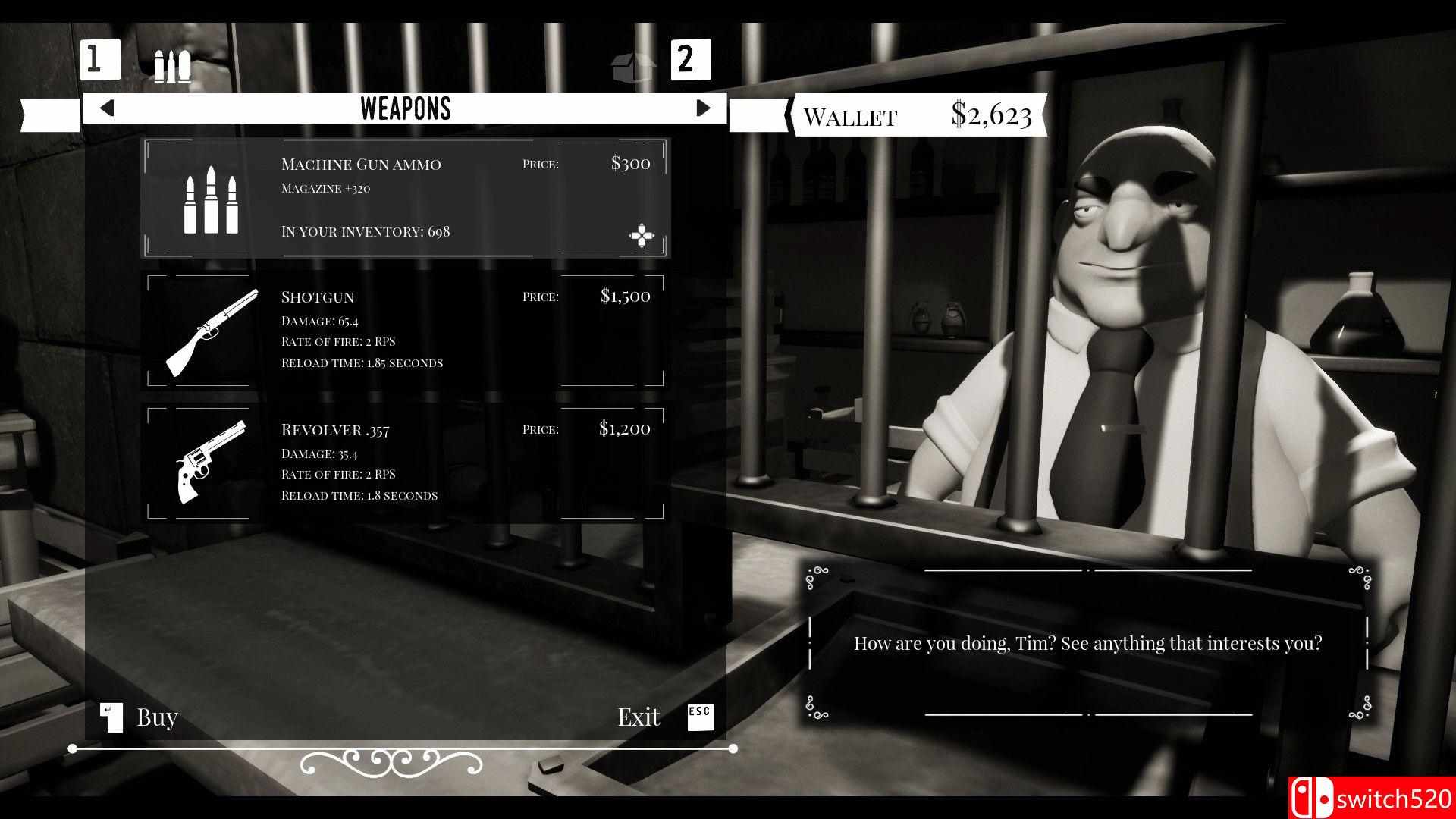
Task: Select the Machine Gun ammo listing
Action: 407,199
